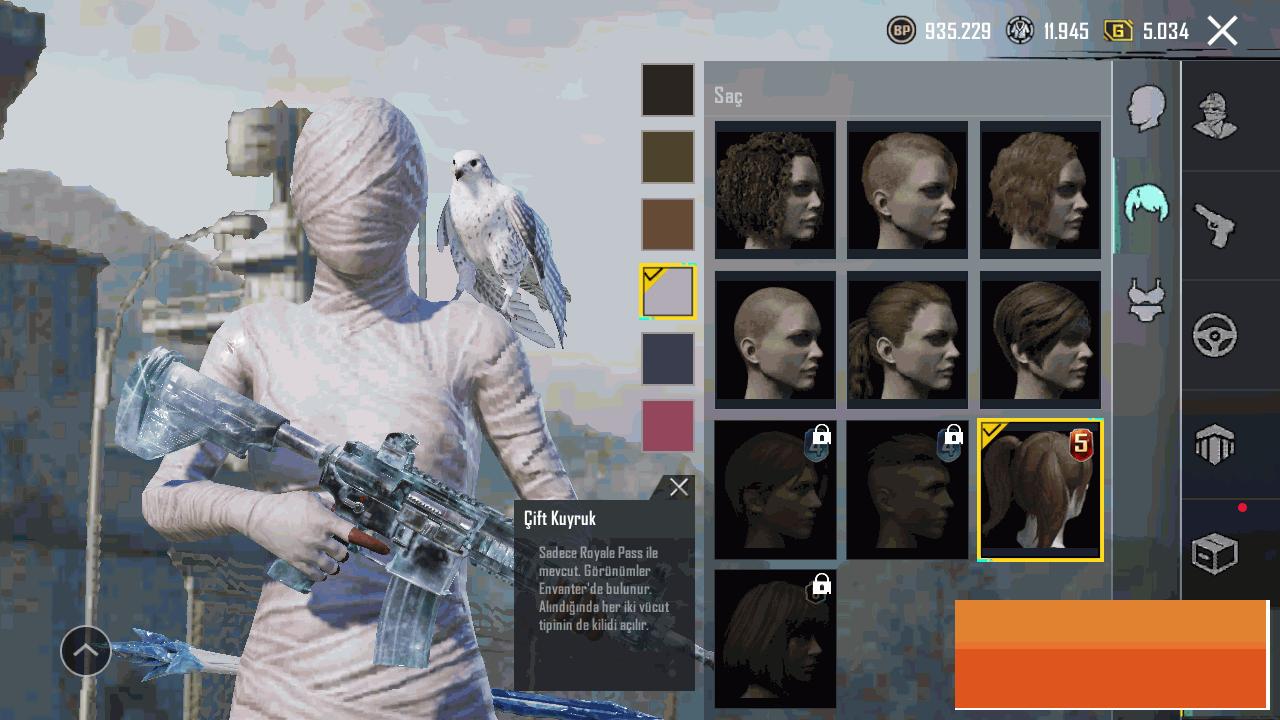Select the dark navy hair color
The image size is (1280, 720).
(x=668, y=359)
